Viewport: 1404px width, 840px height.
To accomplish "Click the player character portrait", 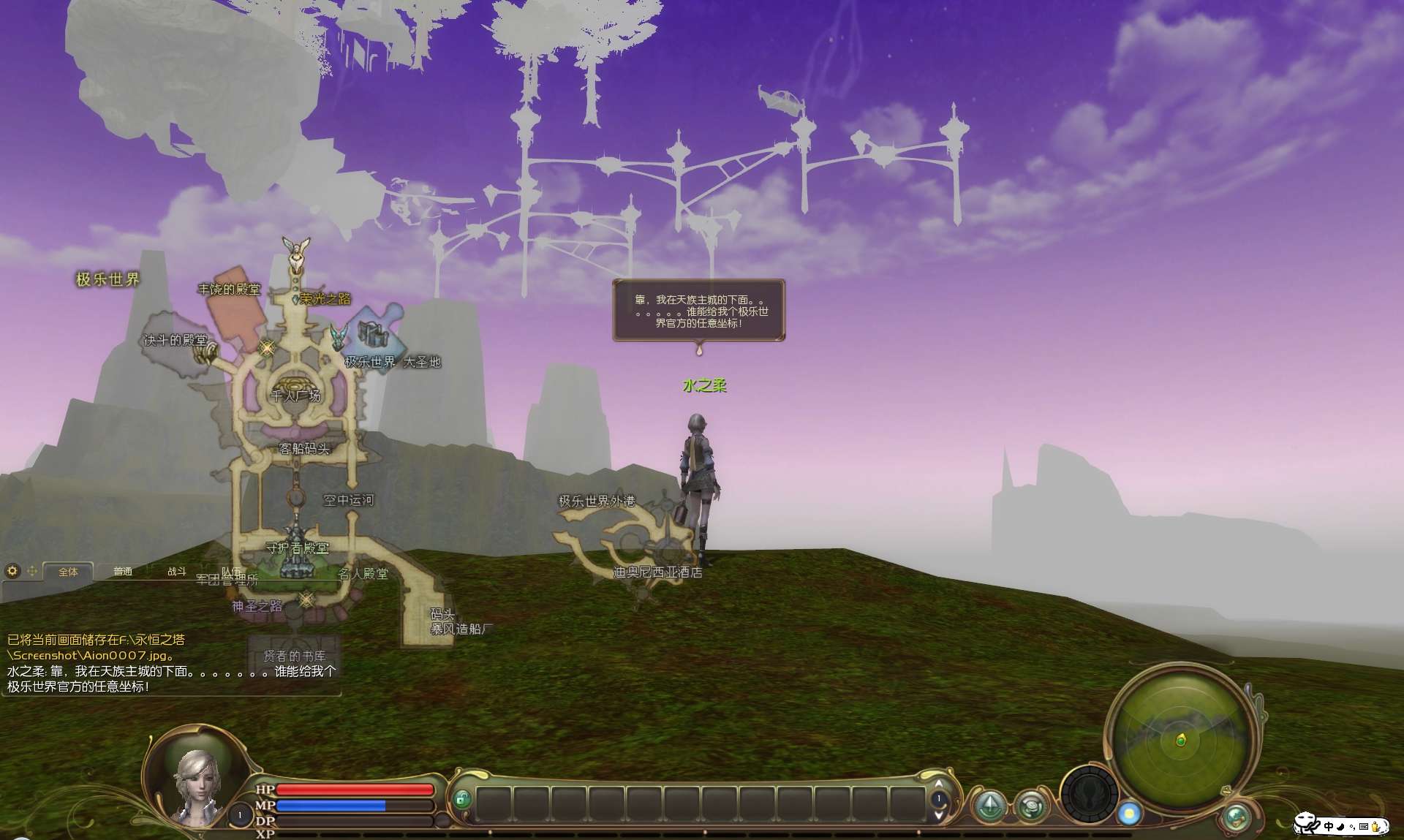I will [196, 786].
